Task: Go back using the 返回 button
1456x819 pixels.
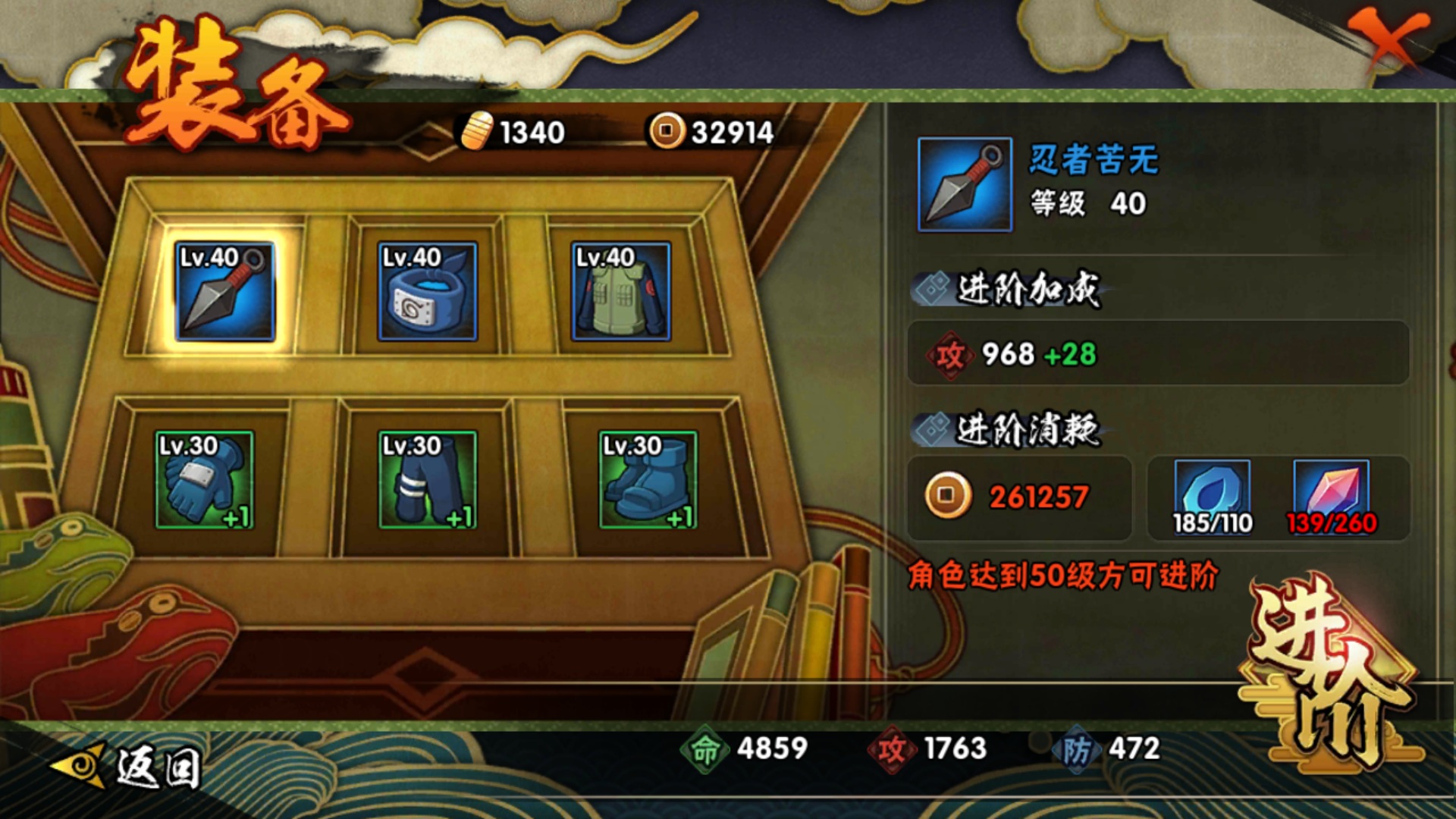Action: click(129, 766)
